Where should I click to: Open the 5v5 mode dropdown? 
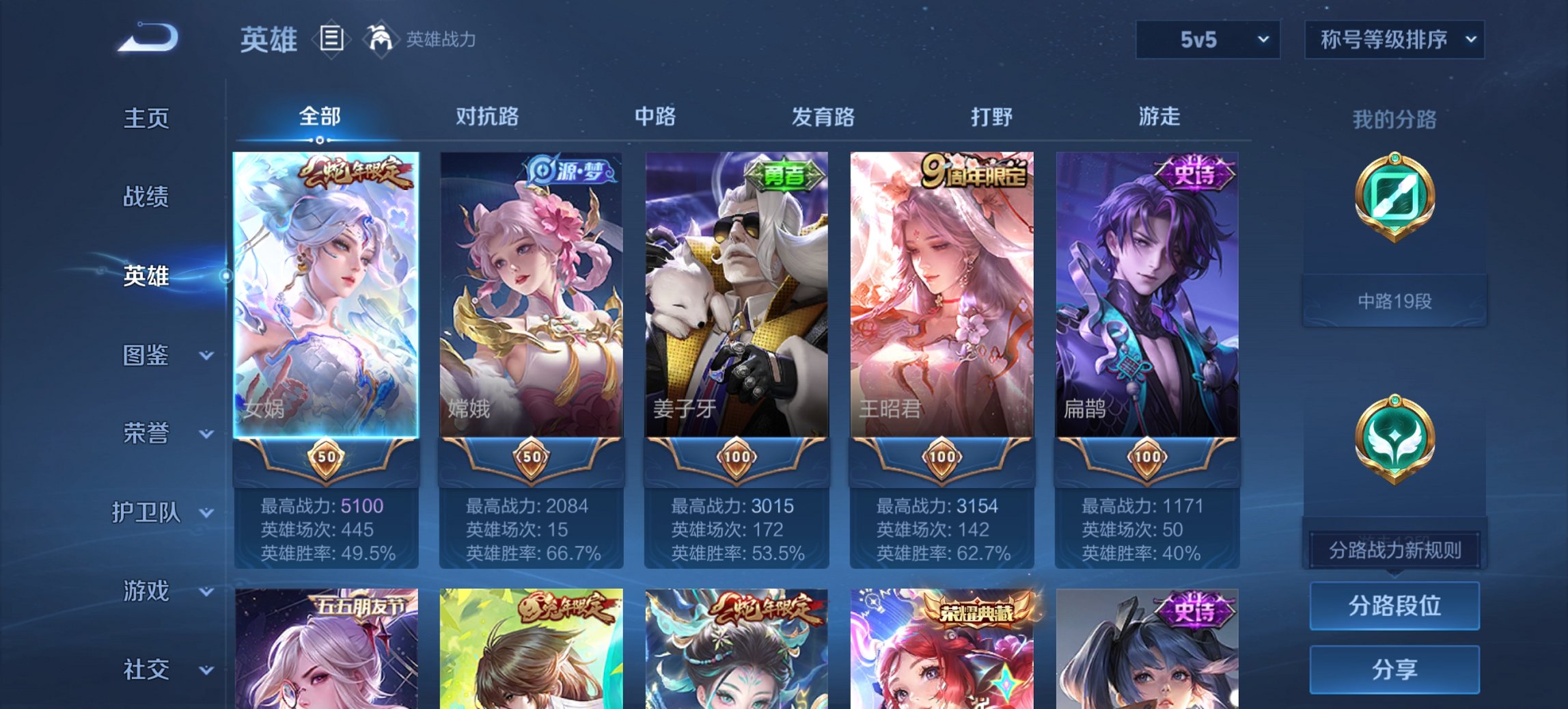1207,39
